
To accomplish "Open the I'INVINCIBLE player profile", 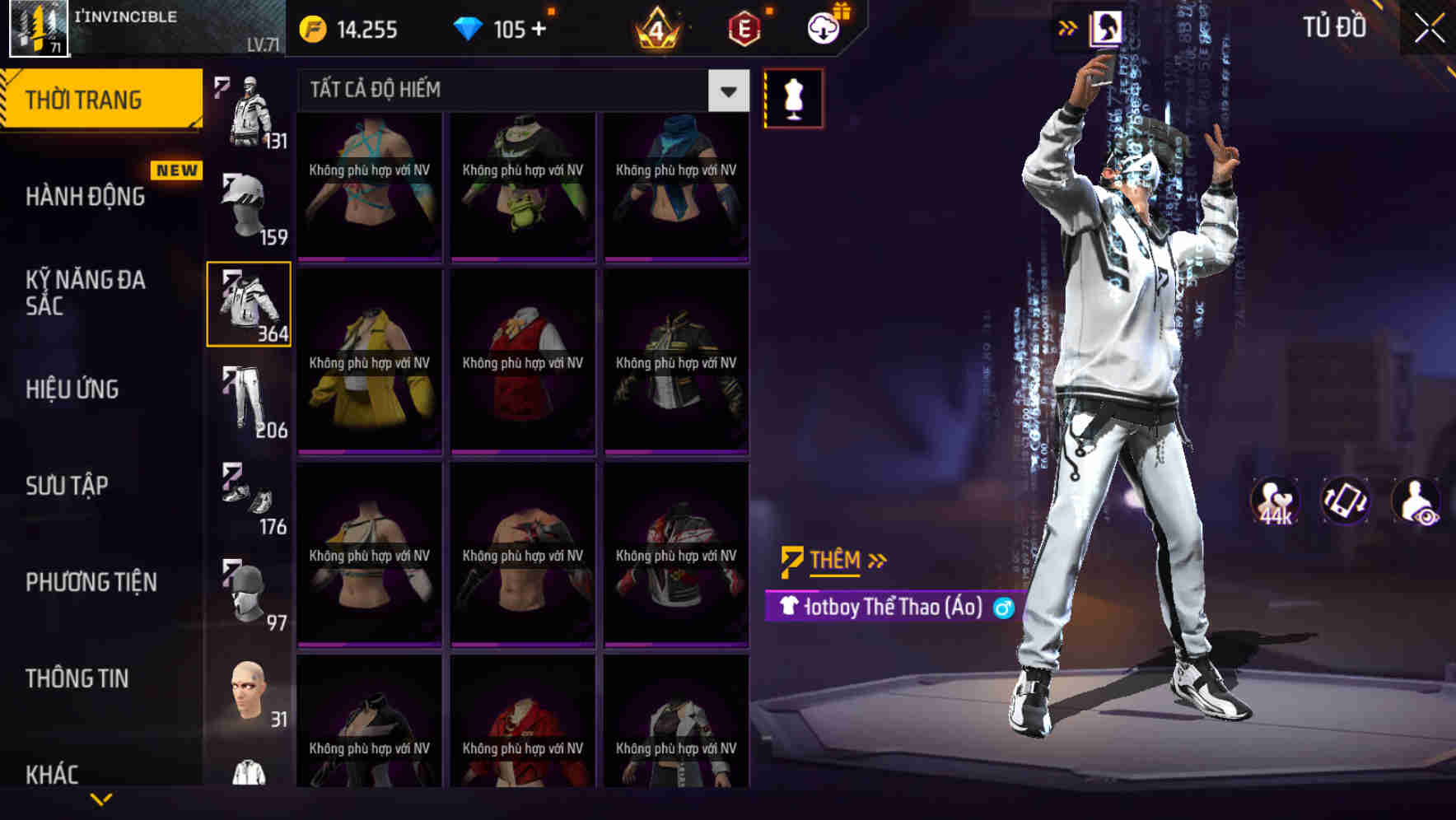I will coord(124,25).
